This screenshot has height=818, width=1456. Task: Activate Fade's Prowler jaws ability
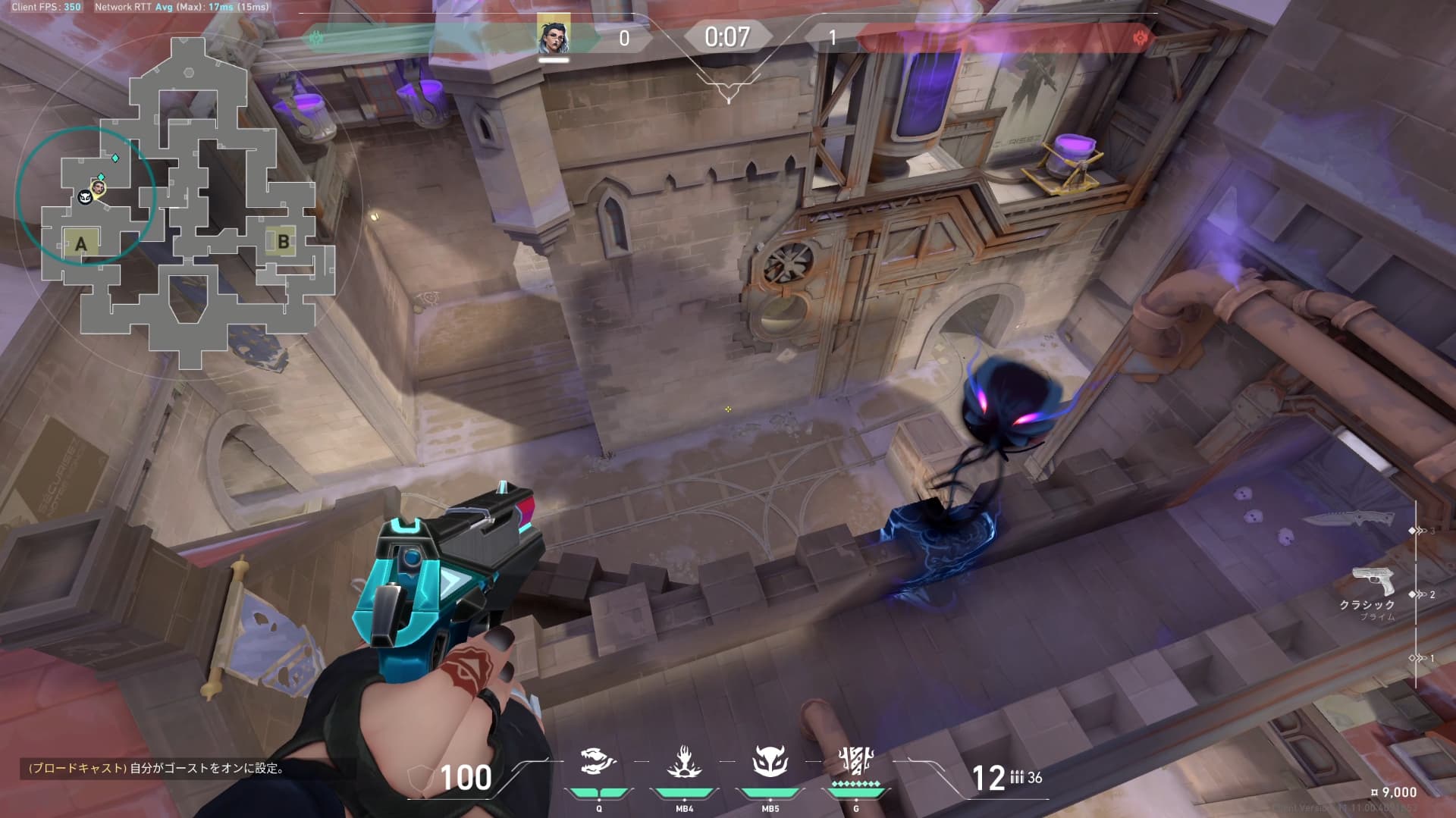click(x=598, y=762)
